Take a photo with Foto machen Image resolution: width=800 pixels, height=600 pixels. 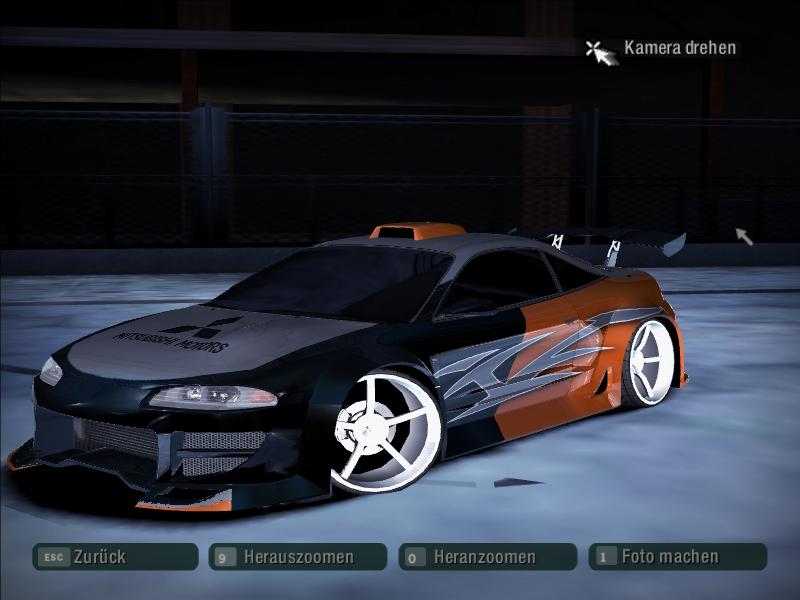(676, 556)
